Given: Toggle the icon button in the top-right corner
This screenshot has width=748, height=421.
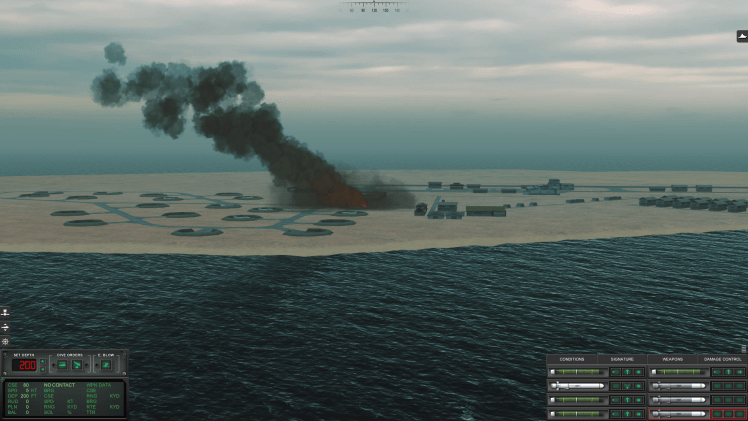Looking at the screenshot, I should (x=742, y=36).
